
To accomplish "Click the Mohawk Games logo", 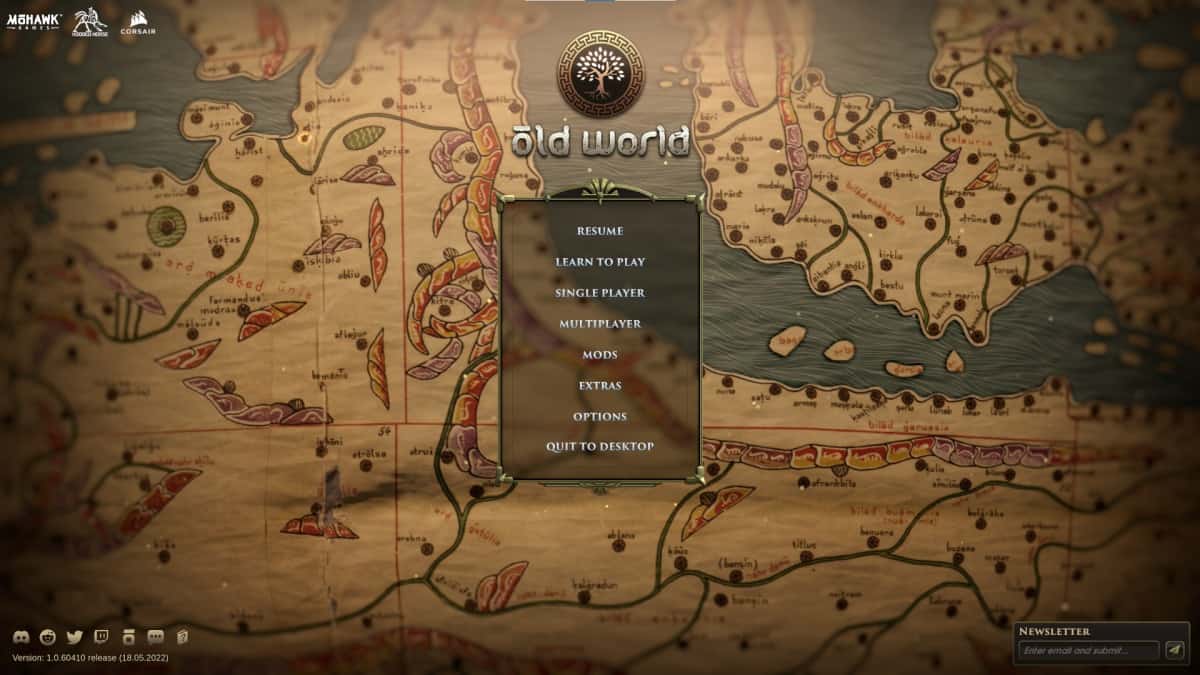I will tap(35, 21).
